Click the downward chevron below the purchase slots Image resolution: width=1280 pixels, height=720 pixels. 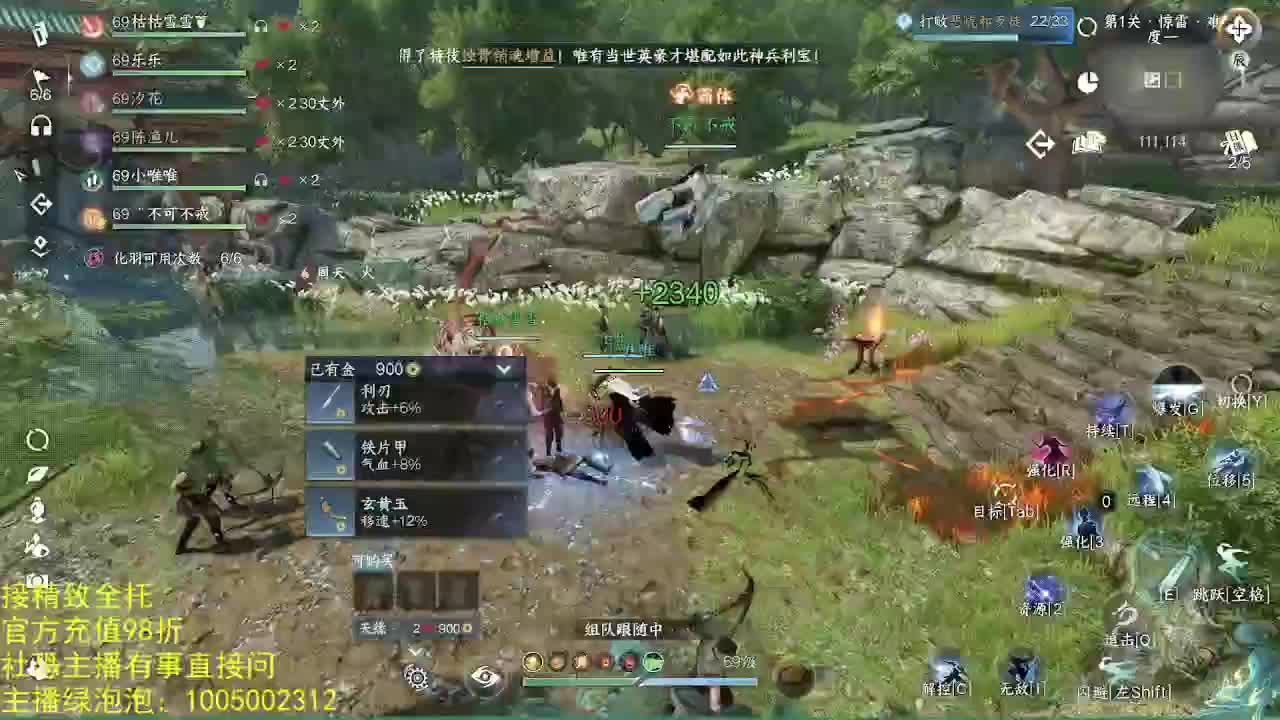point(419,652)
